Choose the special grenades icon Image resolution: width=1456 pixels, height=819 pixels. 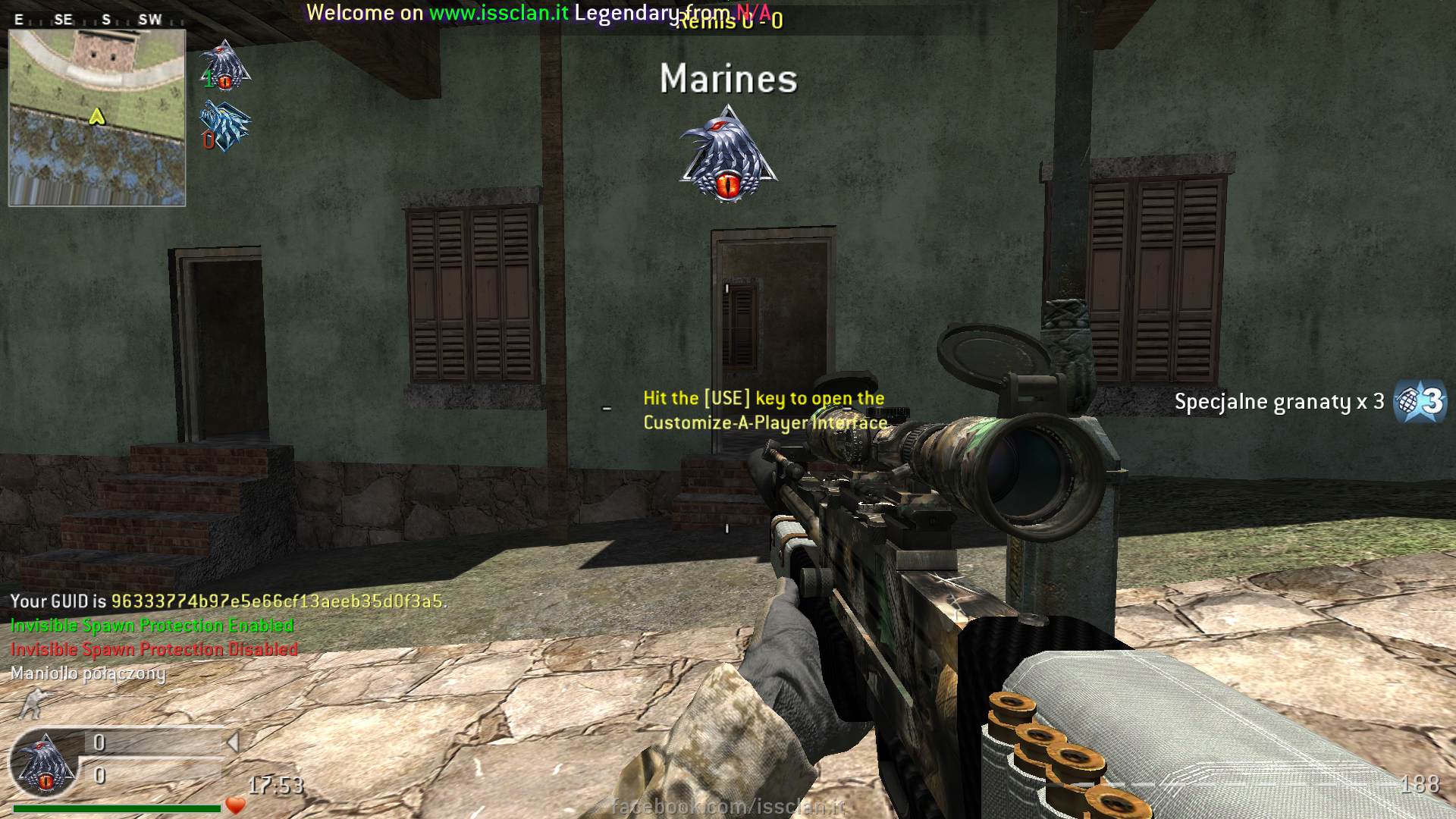point(1420,401)
